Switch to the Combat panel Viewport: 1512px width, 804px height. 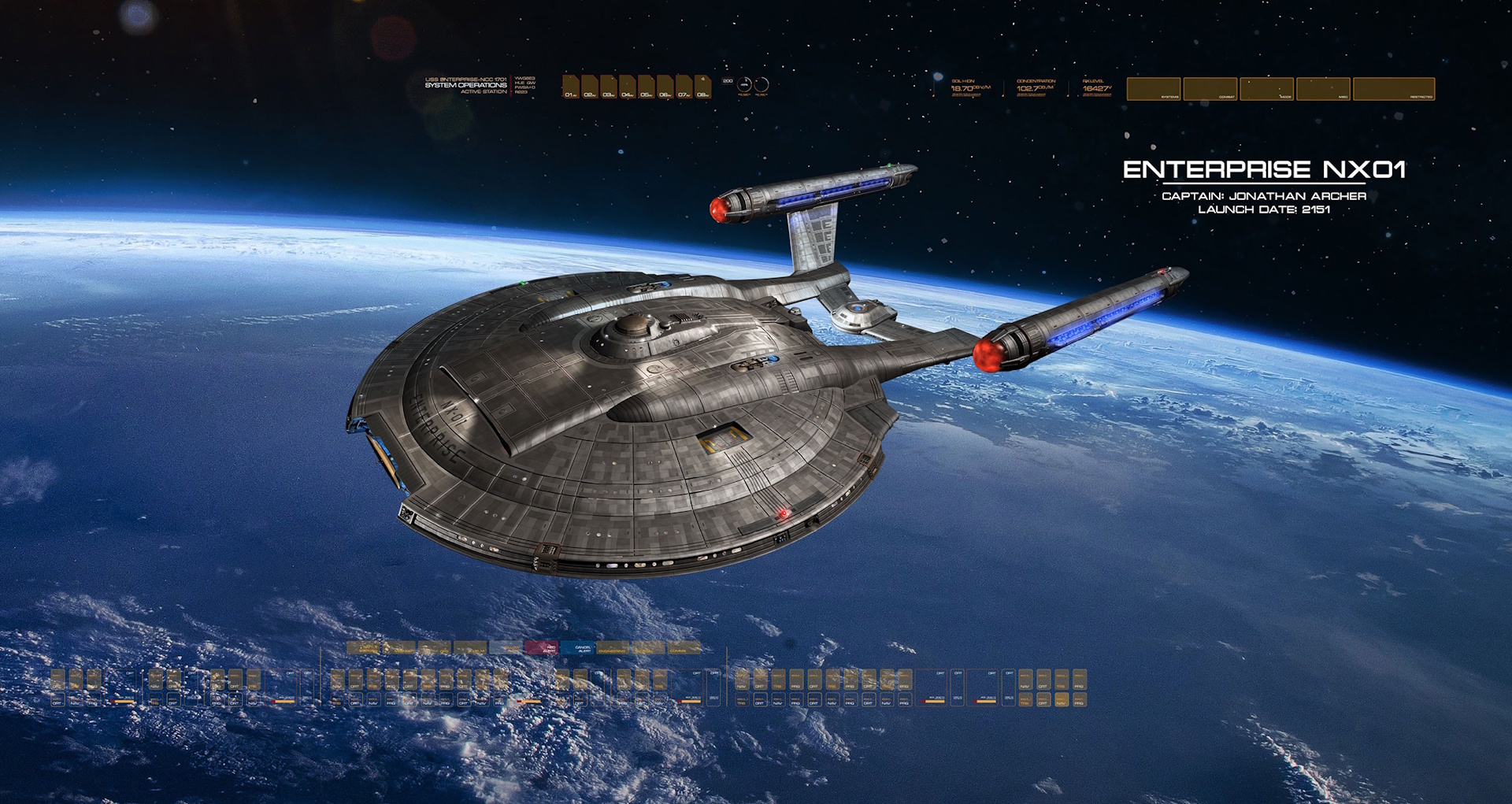click(x=1210, y=89)
